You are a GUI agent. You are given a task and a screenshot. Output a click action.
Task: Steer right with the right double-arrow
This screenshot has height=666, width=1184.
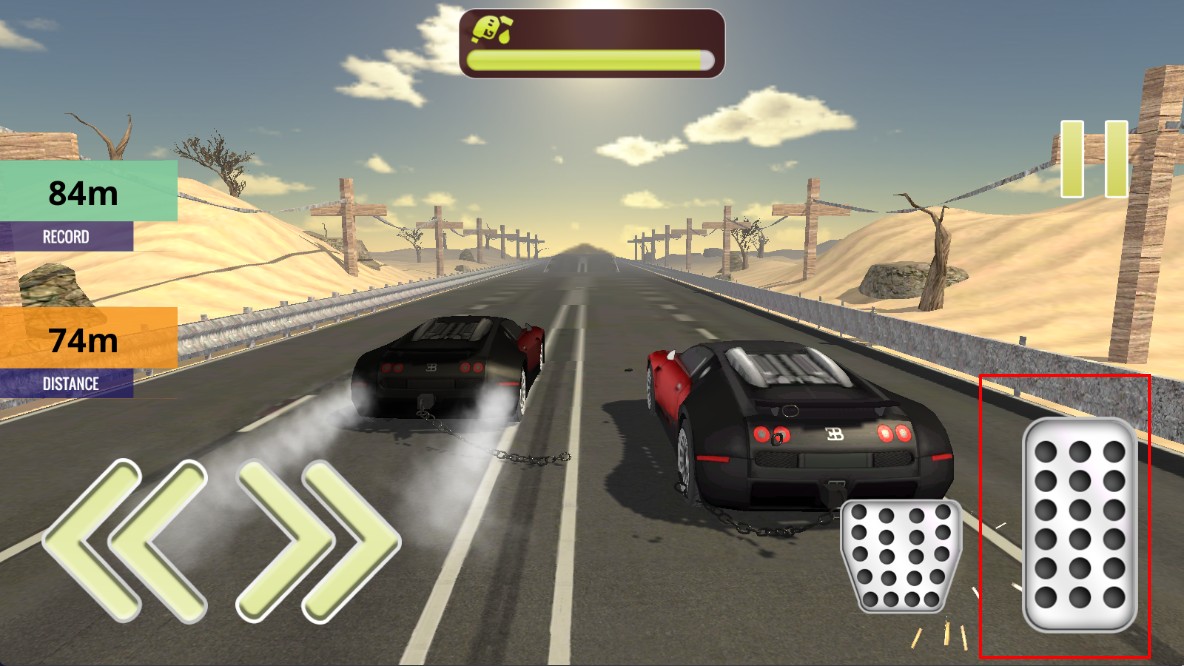(318, 541)
